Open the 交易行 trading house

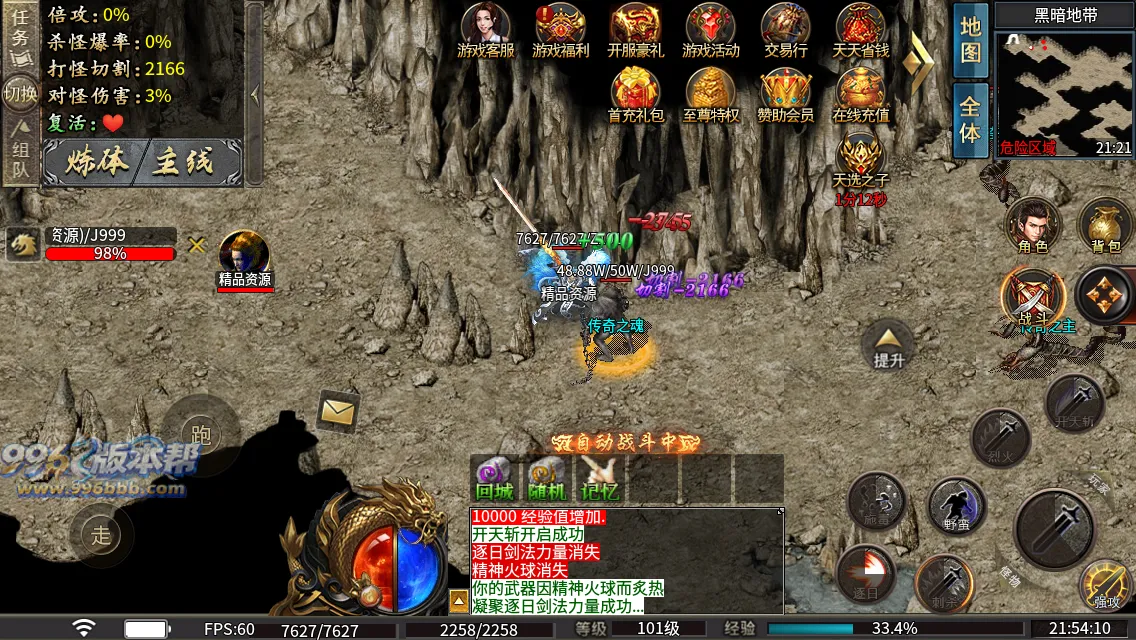pyautogui.click(x=785, y=27)
